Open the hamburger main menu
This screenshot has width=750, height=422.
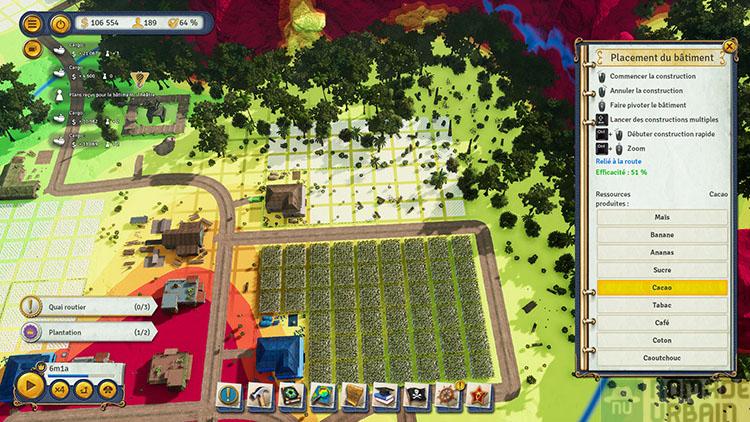coord(32,22)
